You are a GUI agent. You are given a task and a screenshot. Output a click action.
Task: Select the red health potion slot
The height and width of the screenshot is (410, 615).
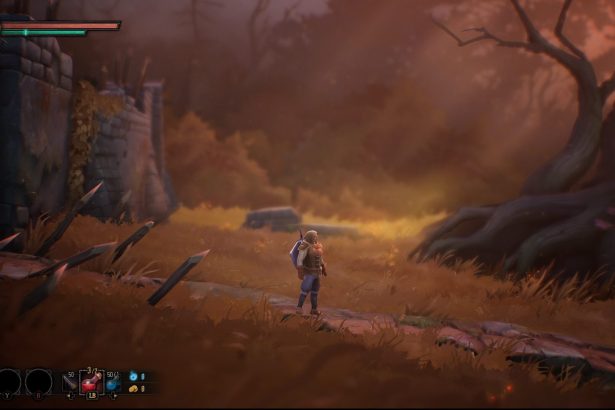coord(91,382)
